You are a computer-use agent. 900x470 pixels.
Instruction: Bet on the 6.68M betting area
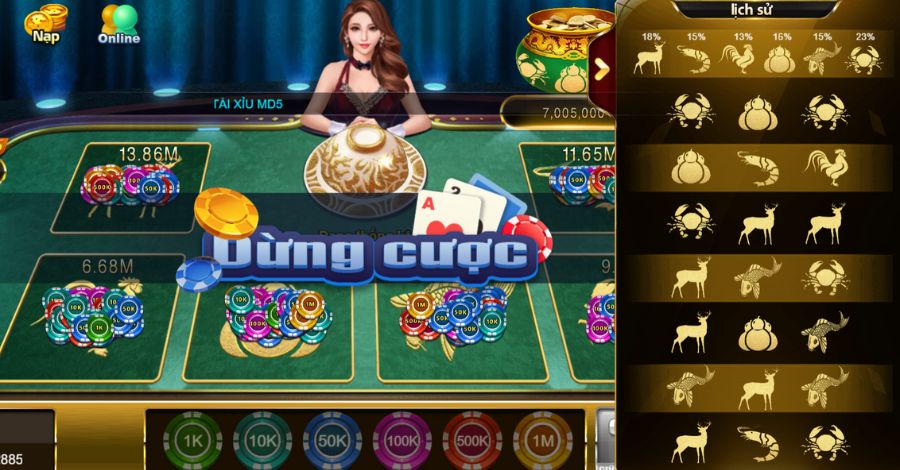[95, 315]
